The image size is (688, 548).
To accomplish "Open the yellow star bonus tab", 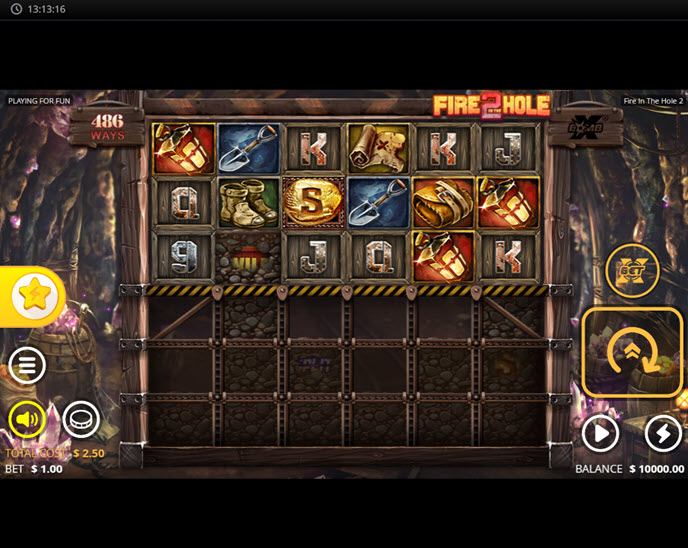I will coord(33,296).
